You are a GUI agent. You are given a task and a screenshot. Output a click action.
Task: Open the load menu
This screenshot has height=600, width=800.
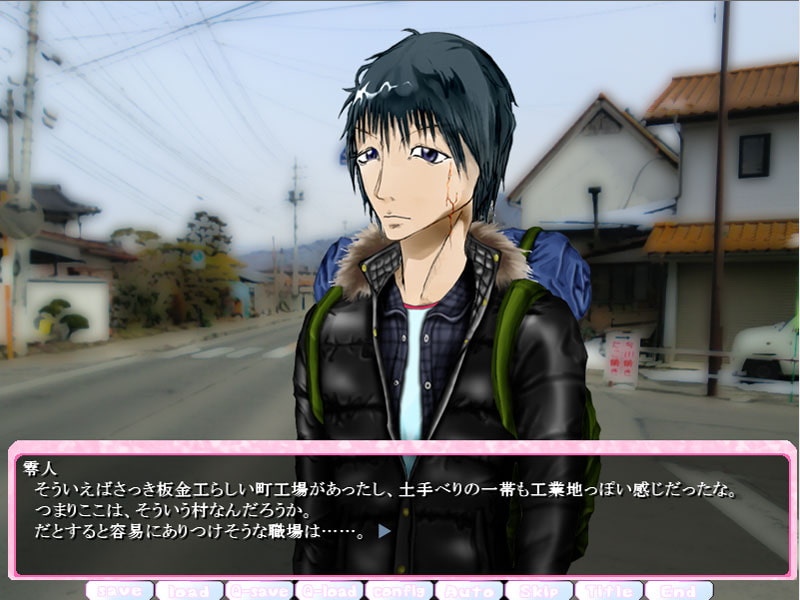[189, 590]
